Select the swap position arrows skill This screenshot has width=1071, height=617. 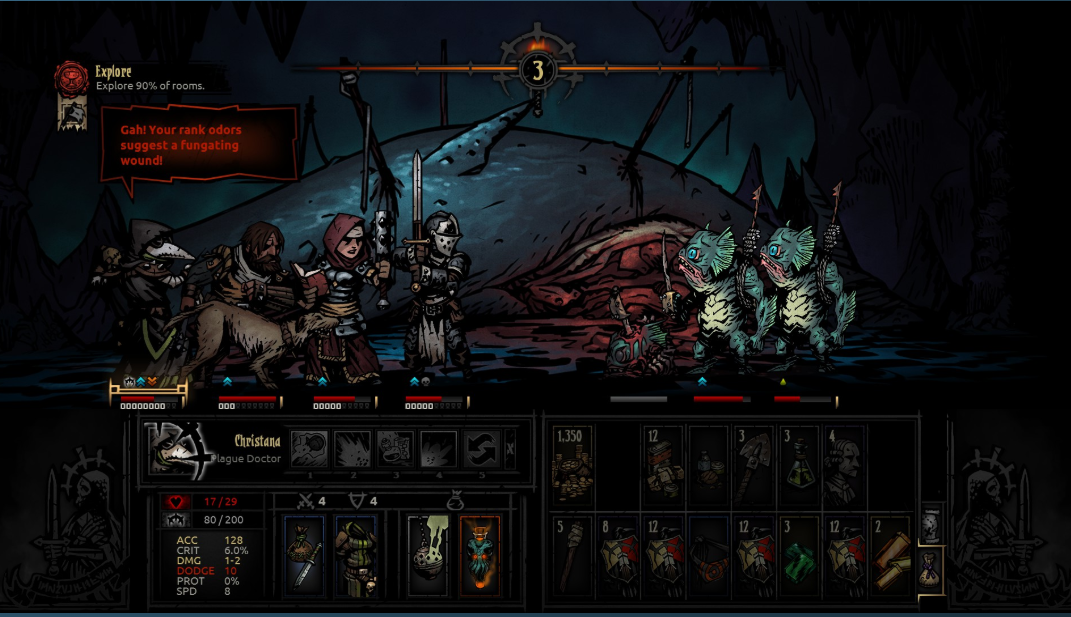(x=480, y=449)
